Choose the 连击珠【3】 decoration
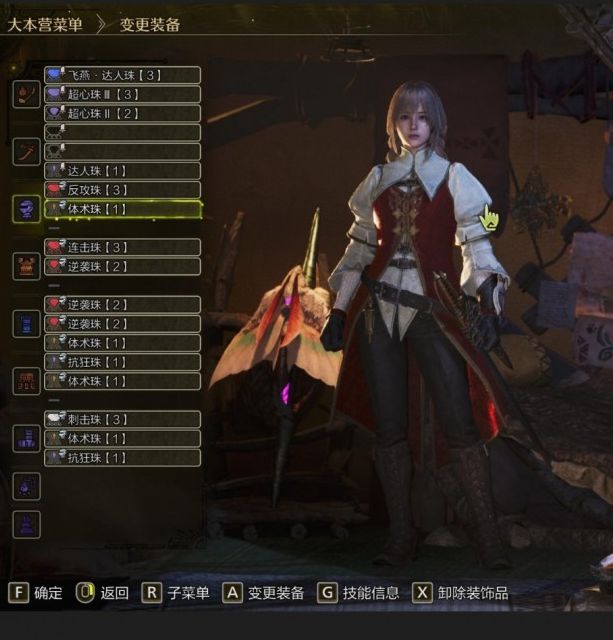Screen dimensions: 613x640 122,247
